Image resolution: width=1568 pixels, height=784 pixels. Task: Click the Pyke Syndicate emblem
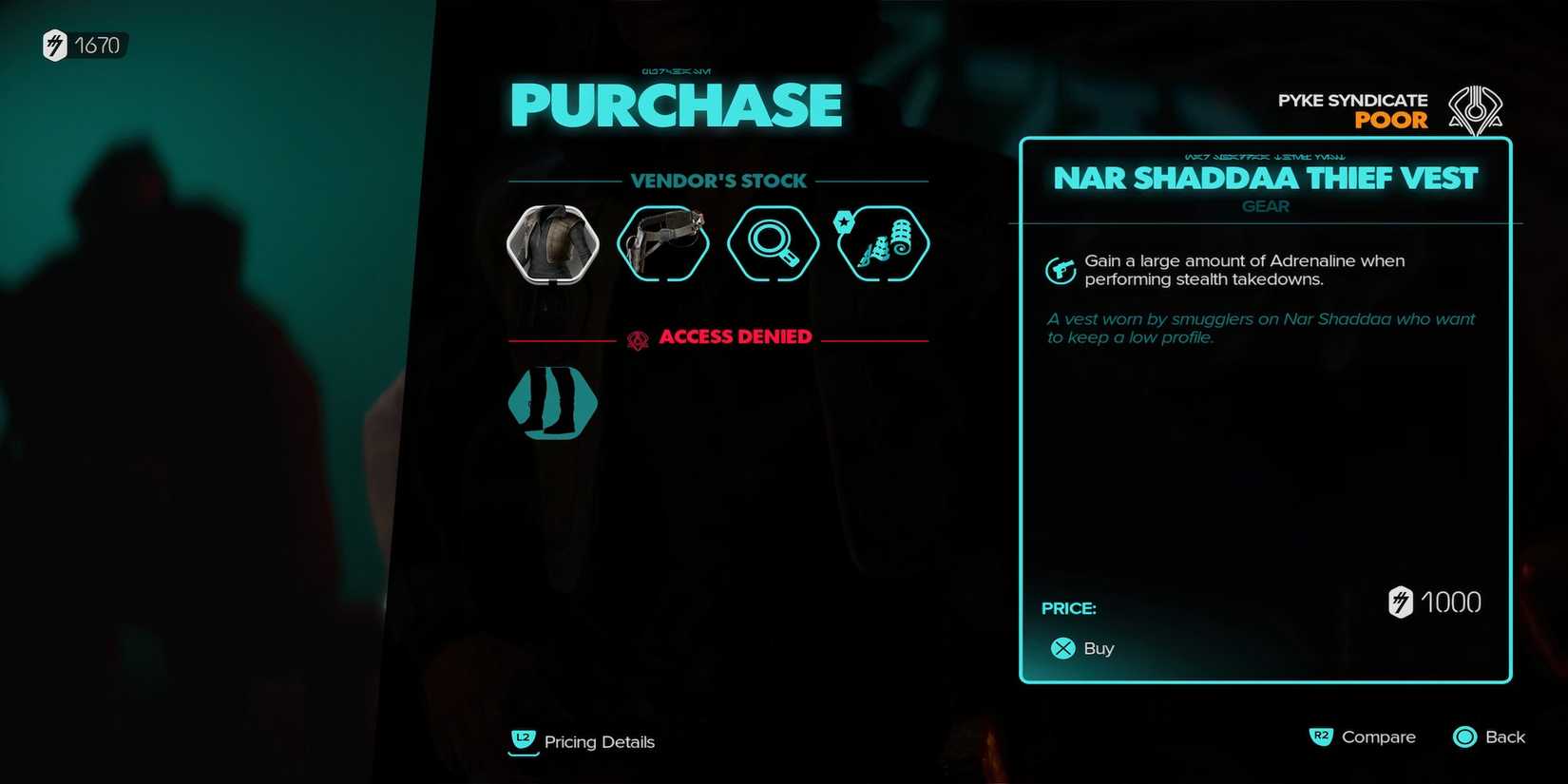[1474, 109]
